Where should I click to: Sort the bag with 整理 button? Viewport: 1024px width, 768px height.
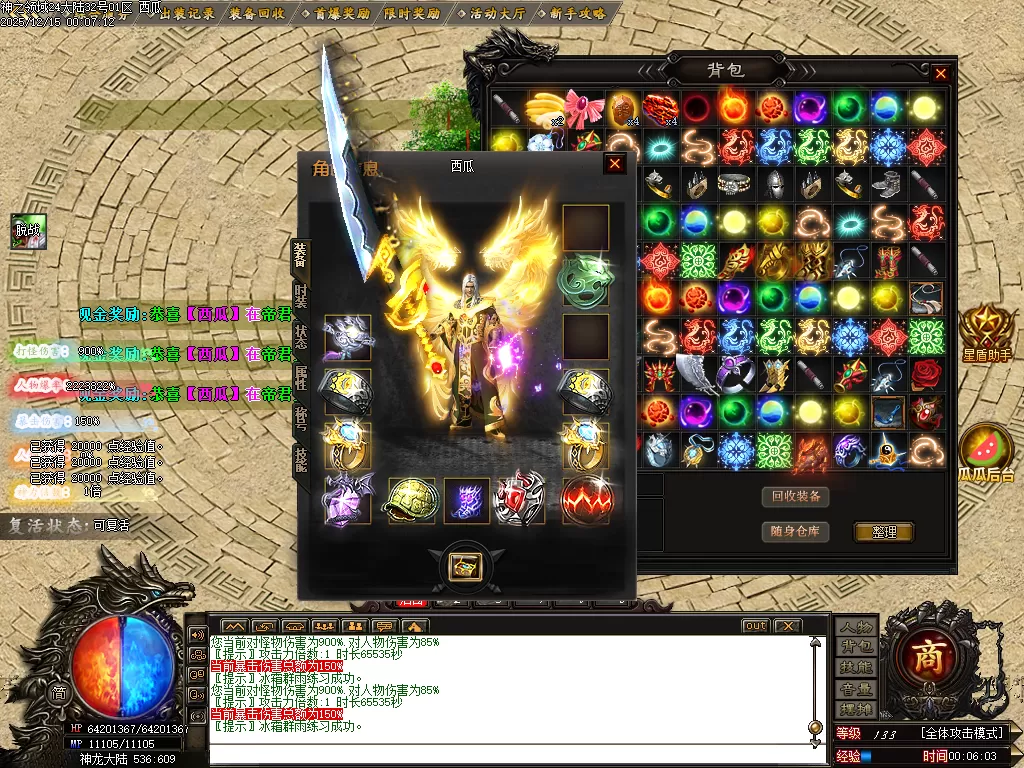(884, 532)
